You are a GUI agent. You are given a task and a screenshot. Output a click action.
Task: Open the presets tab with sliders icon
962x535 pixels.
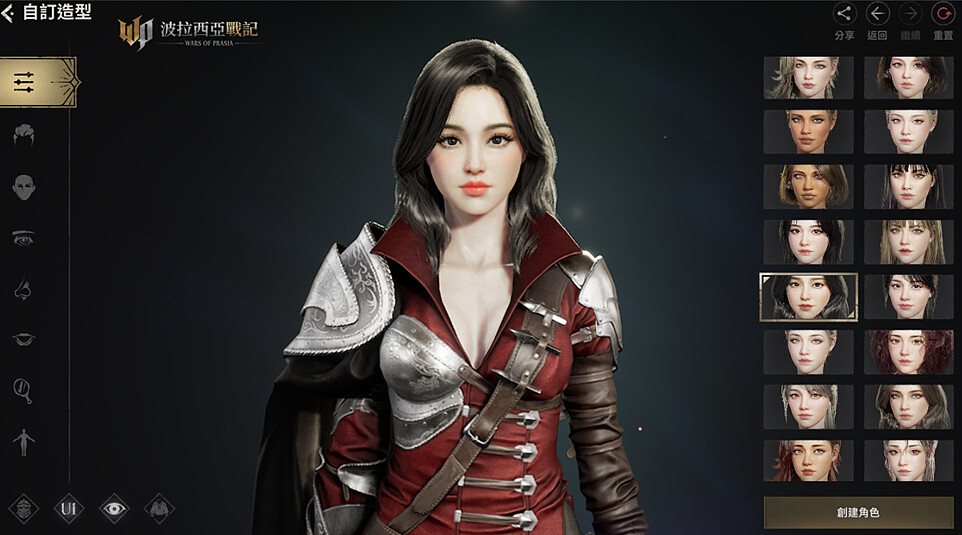(38, 82)
